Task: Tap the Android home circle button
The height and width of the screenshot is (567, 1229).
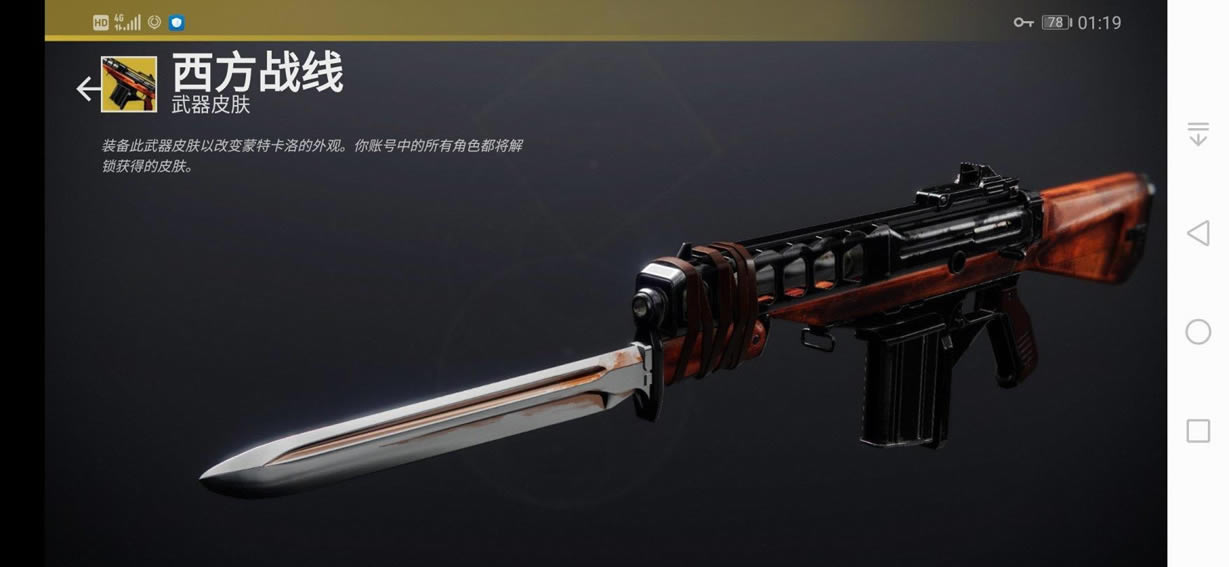Action: 1198,332
